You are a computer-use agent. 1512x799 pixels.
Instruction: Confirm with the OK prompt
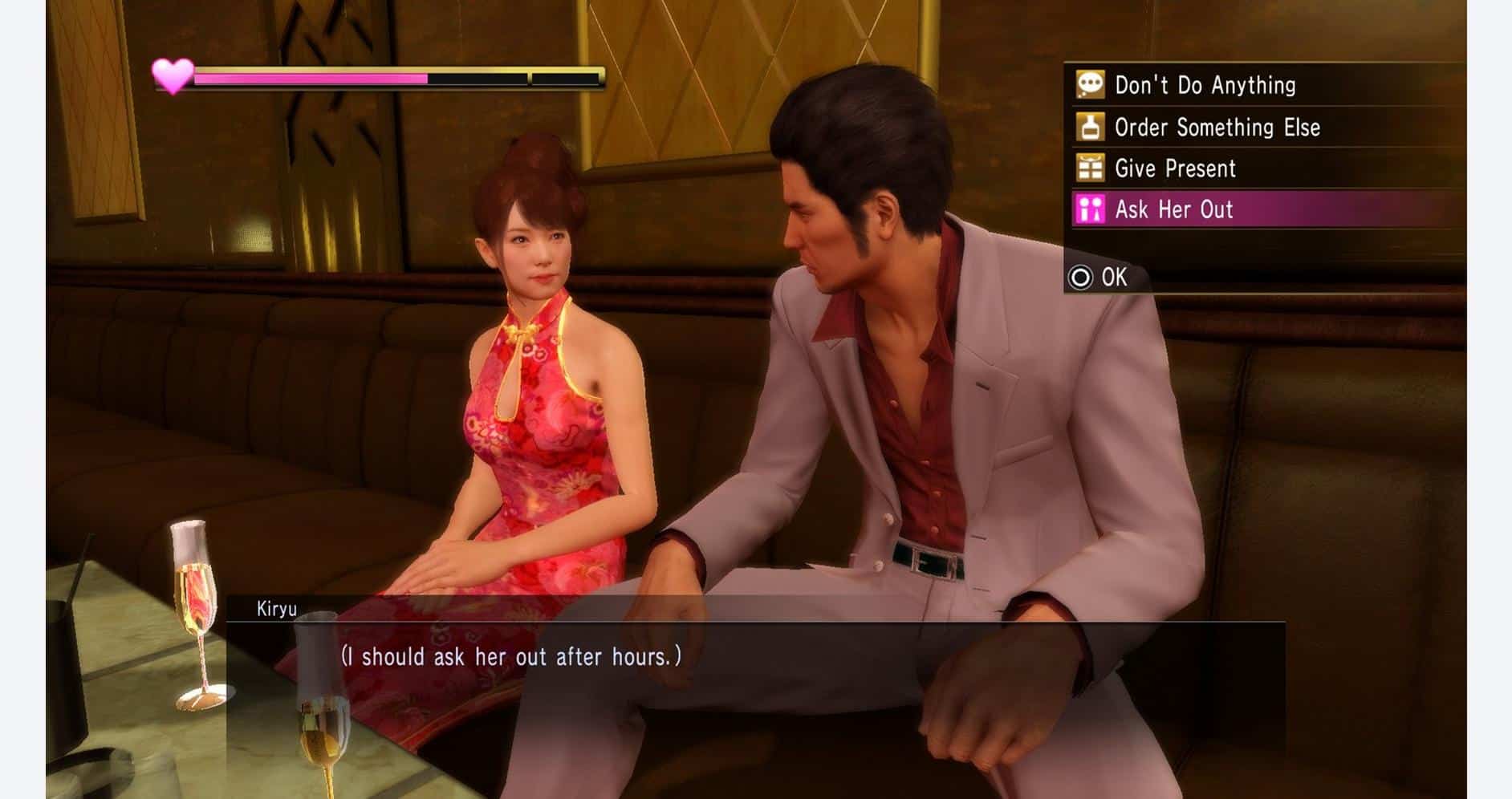click(x=1108, y=278)
